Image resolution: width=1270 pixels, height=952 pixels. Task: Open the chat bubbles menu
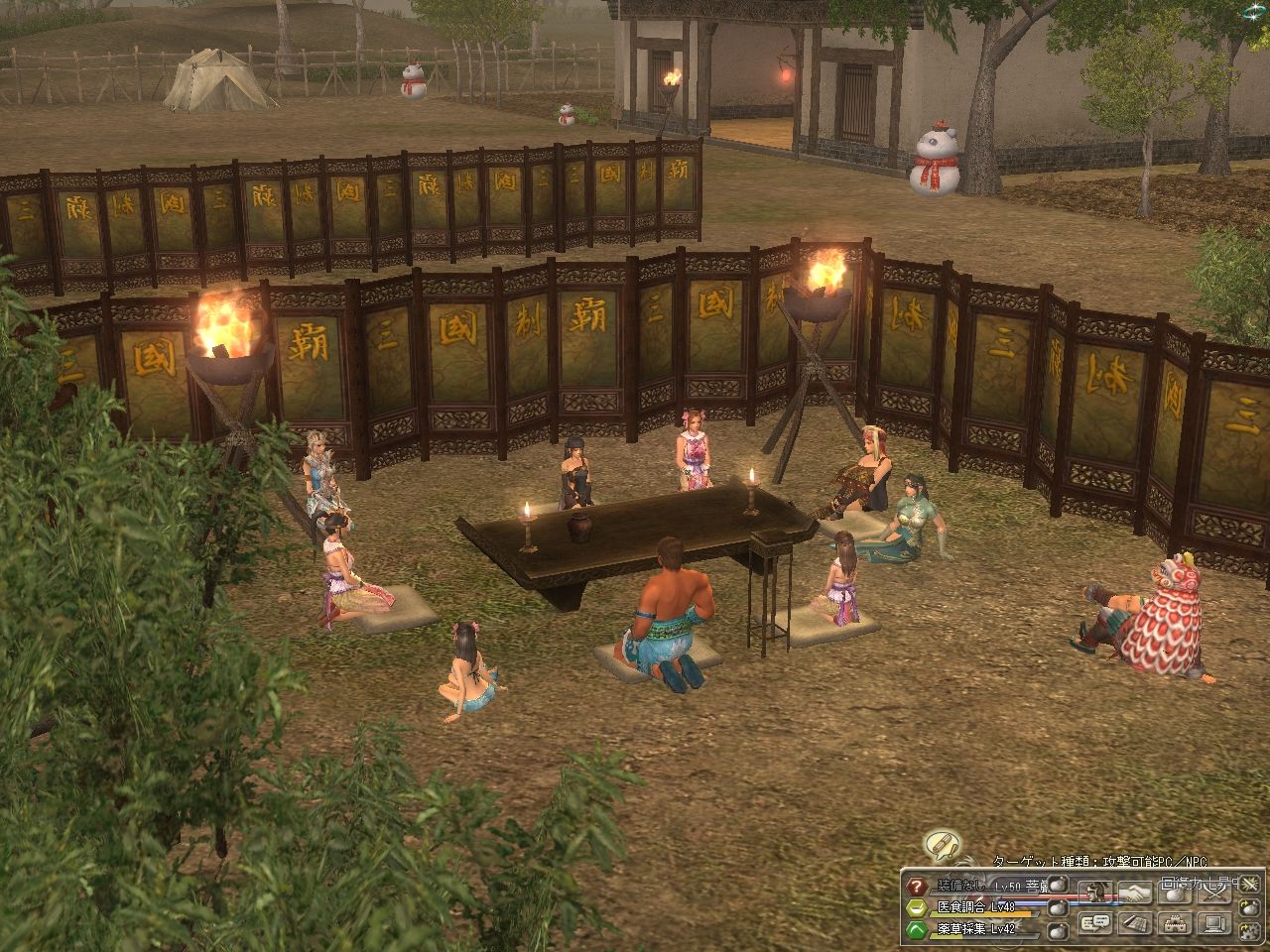pyautogui.click(x=1095, y=924)
